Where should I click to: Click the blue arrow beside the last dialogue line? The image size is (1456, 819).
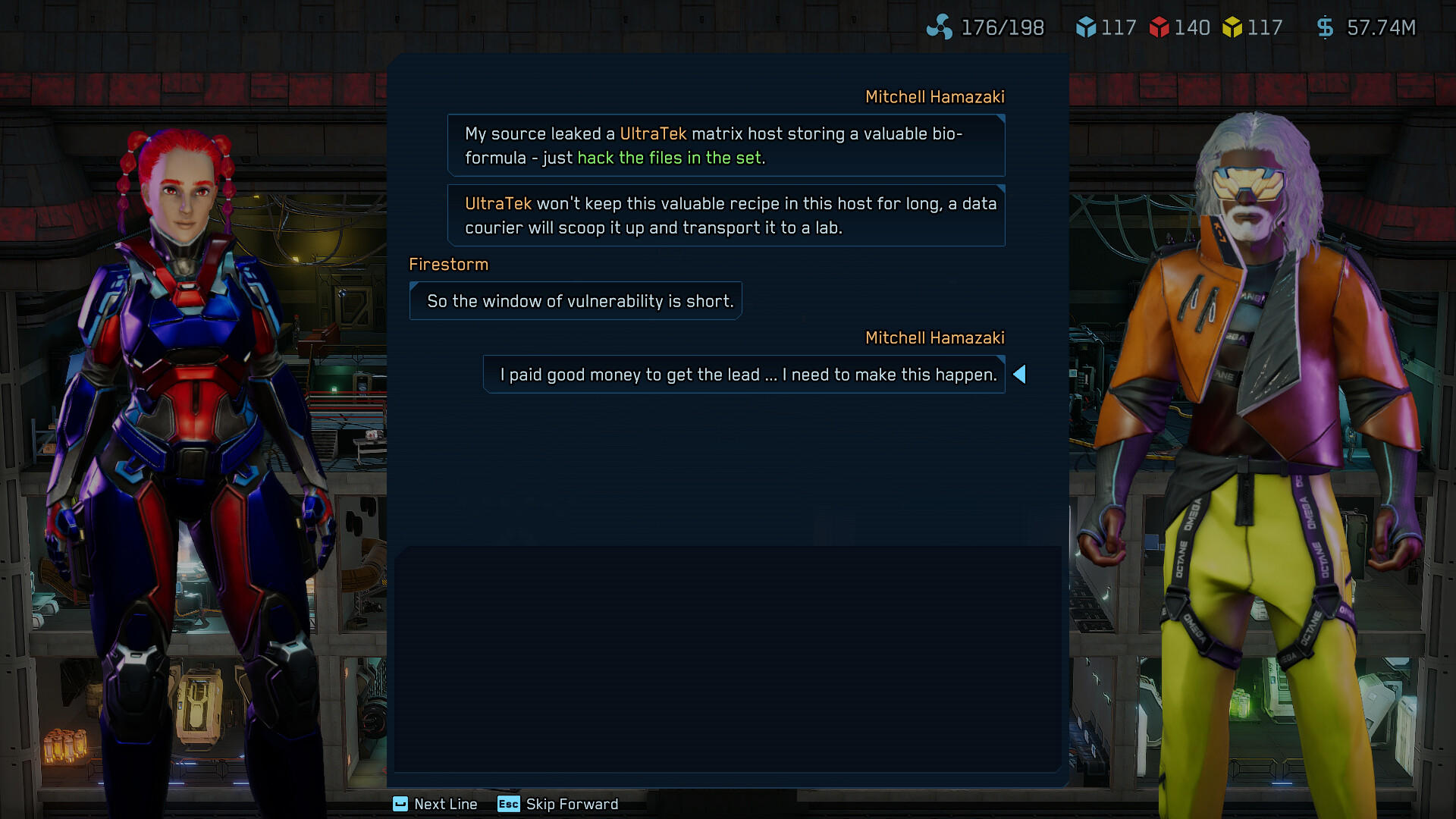click(x=1021, y=374)
